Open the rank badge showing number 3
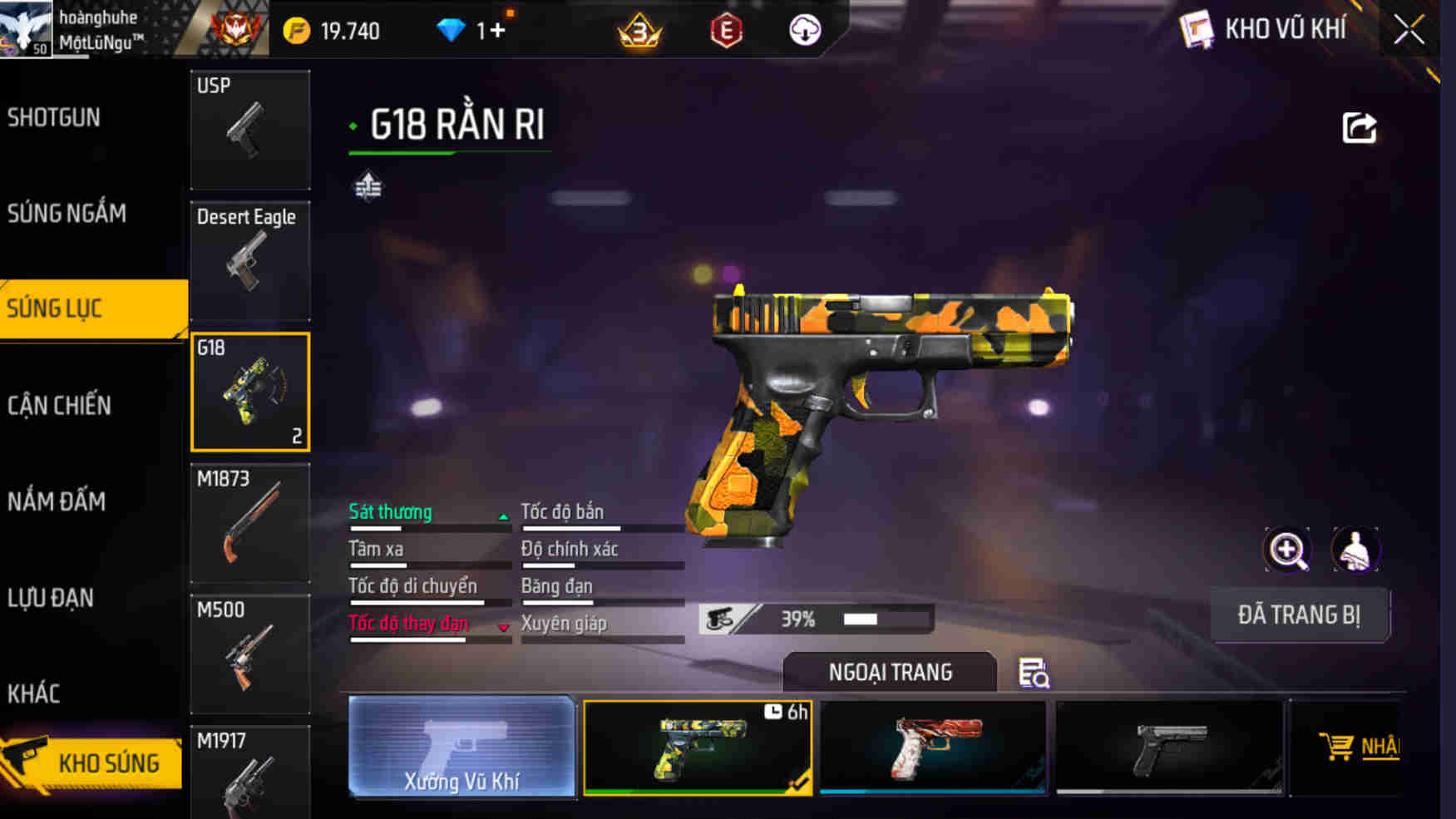 point(650,30)
